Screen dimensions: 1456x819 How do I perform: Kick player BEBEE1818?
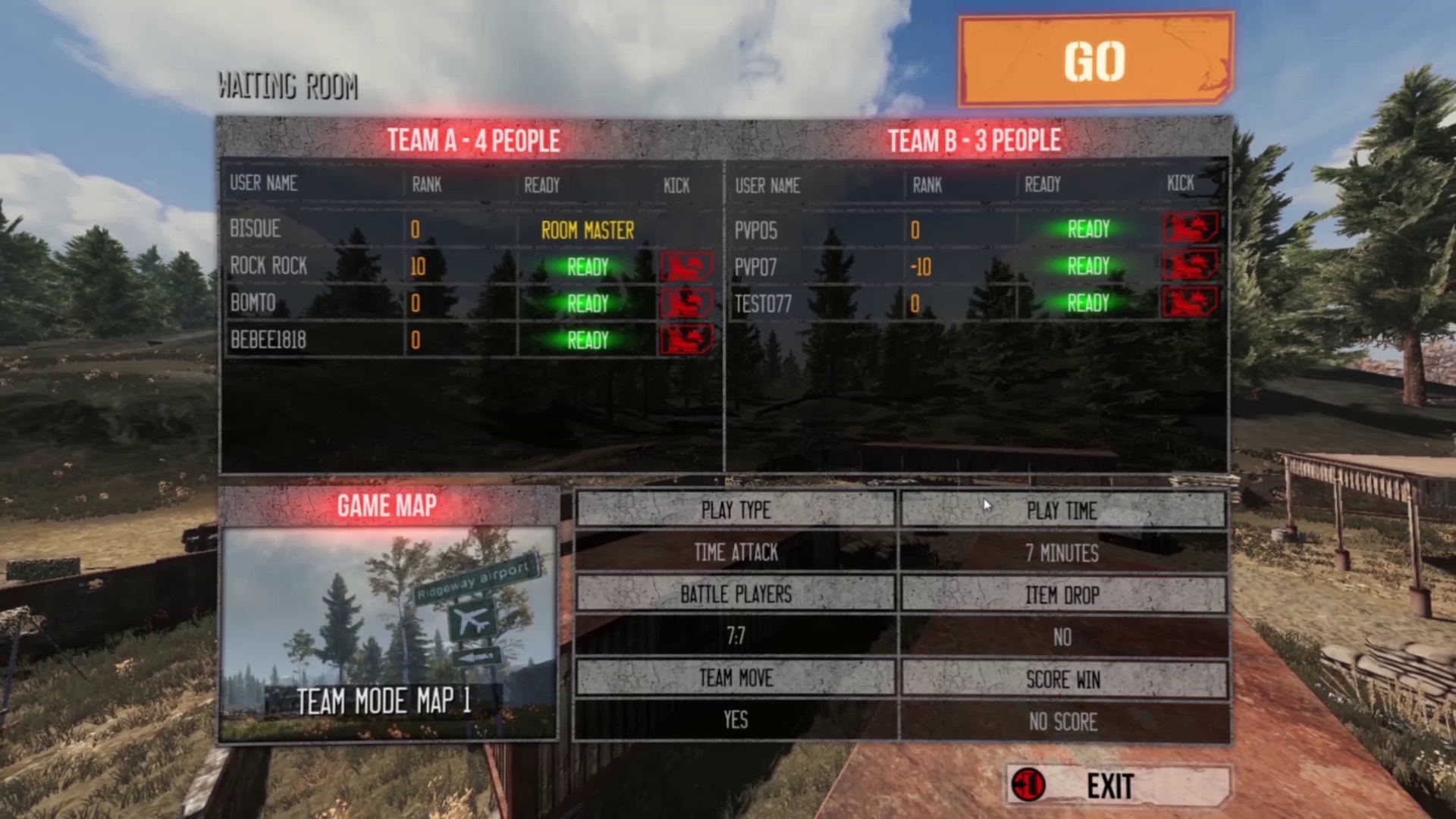point(686,340)
